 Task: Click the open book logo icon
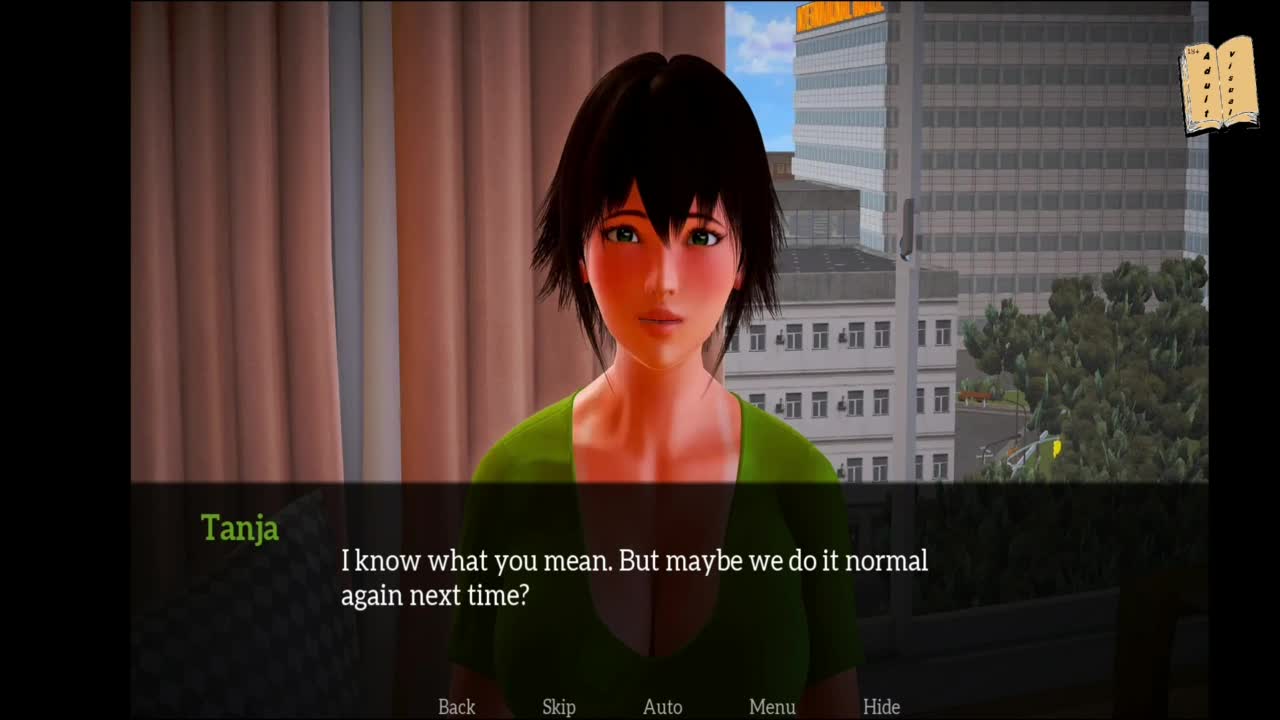[1219, 87]
